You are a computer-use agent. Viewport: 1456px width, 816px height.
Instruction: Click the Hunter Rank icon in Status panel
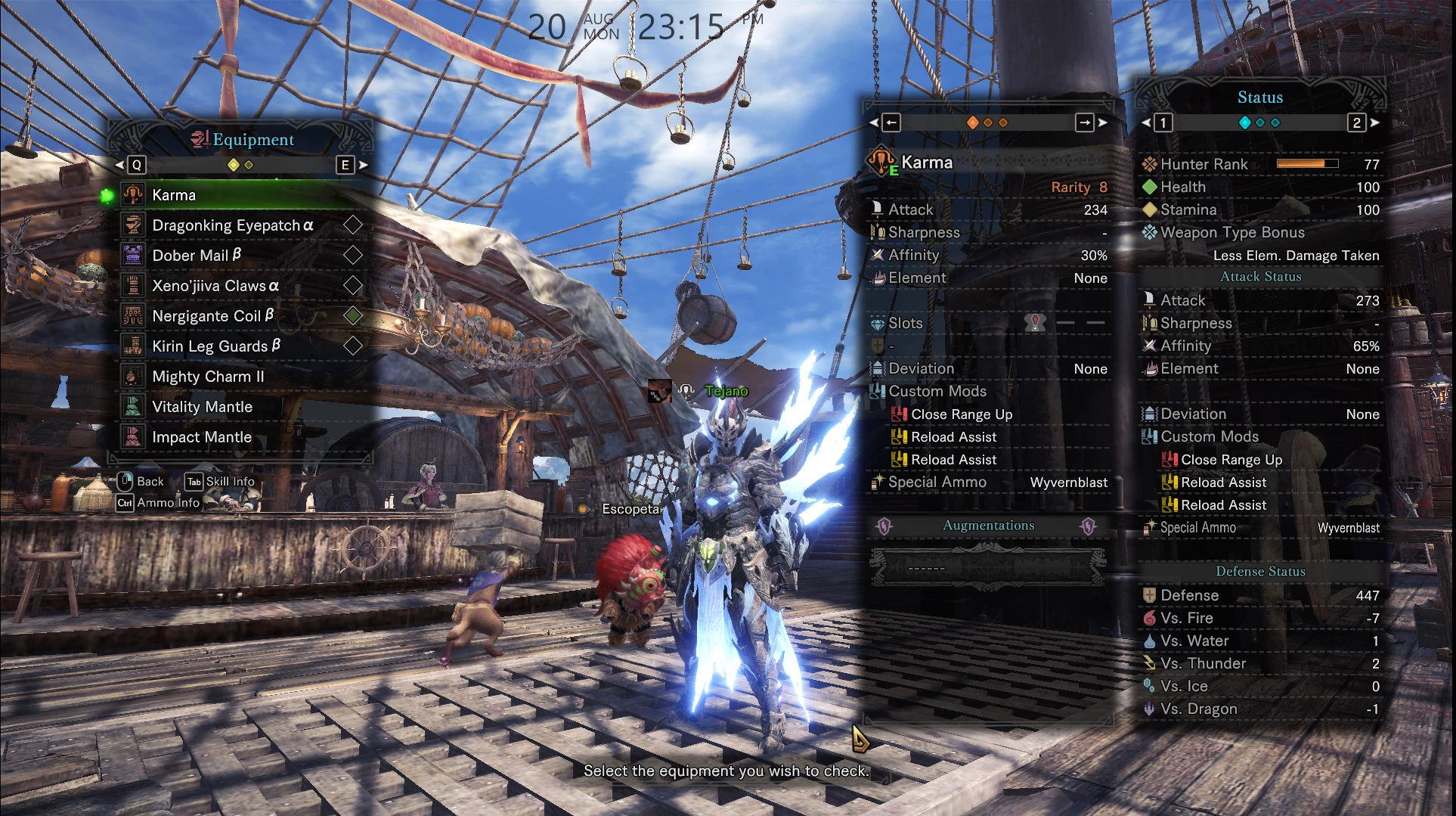tap(1150, 163)
